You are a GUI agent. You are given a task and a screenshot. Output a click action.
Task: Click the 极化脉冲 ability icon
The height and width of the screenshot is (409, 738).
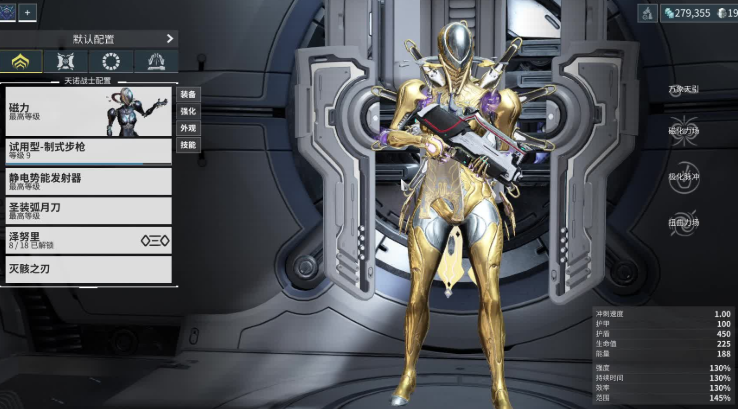point(684,176)
